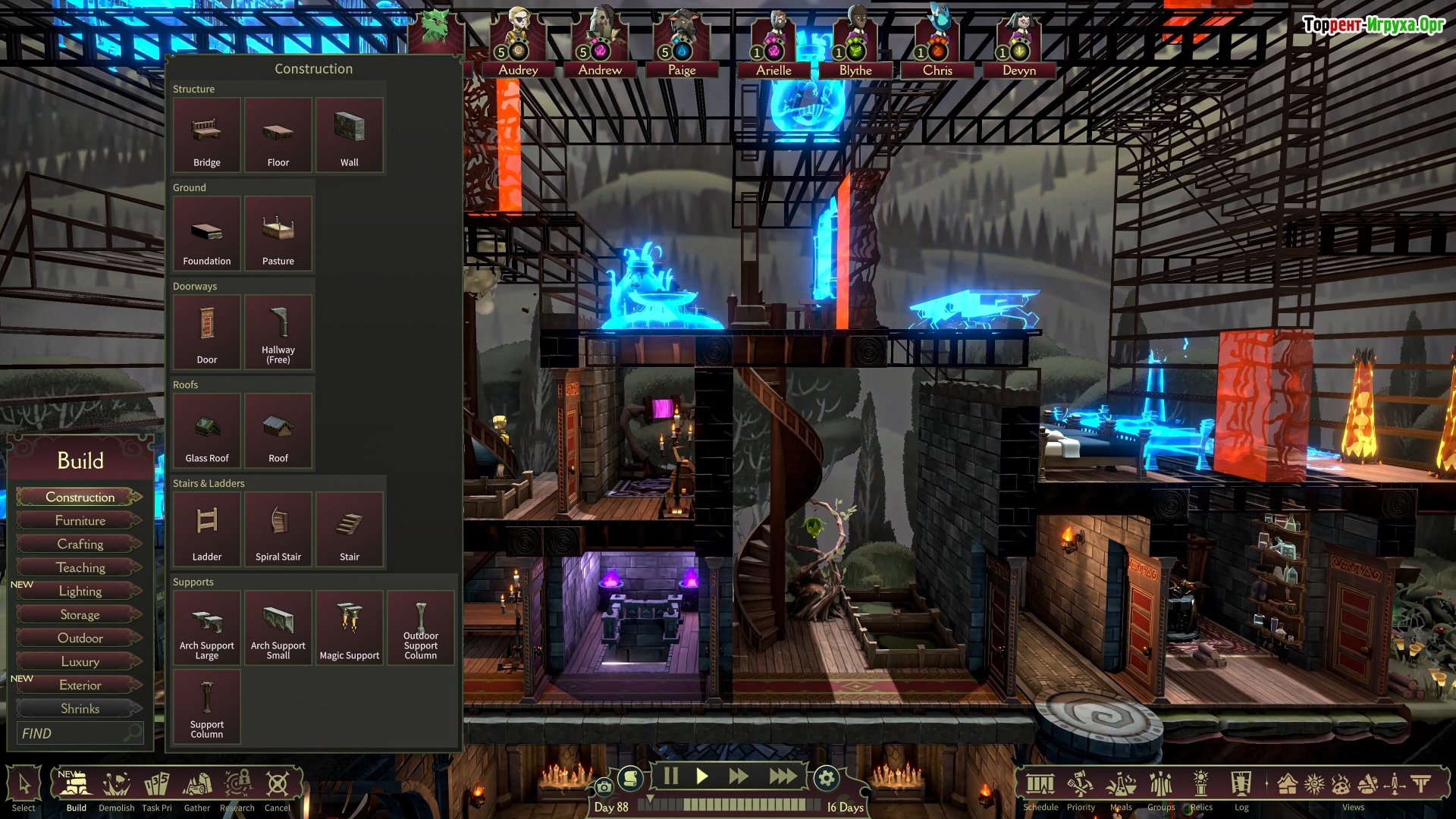1456x819 pixels.
Task: Open the Furniture build category
Action: click(80, 520)
